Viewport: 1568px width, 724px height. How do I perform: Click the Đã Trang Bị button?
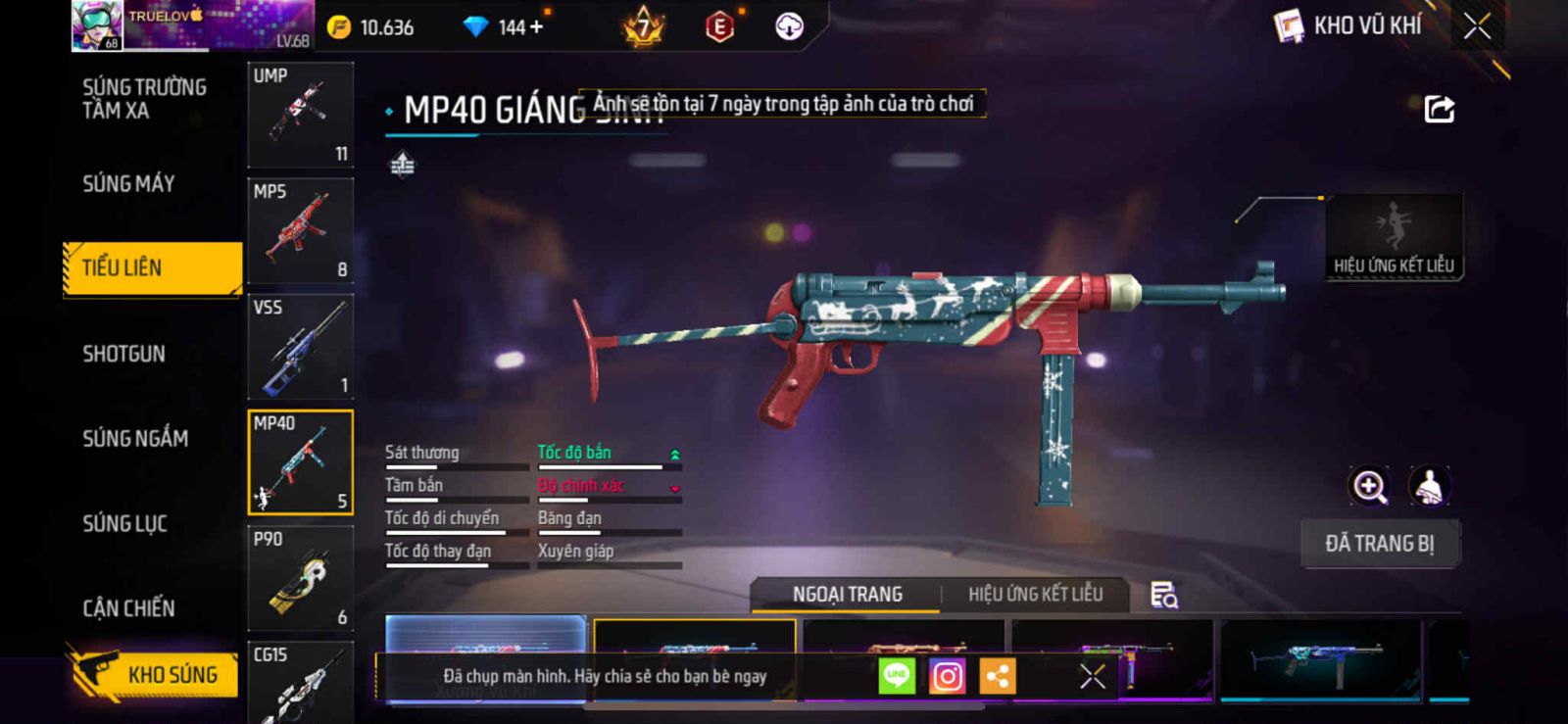coord(1380,544)
